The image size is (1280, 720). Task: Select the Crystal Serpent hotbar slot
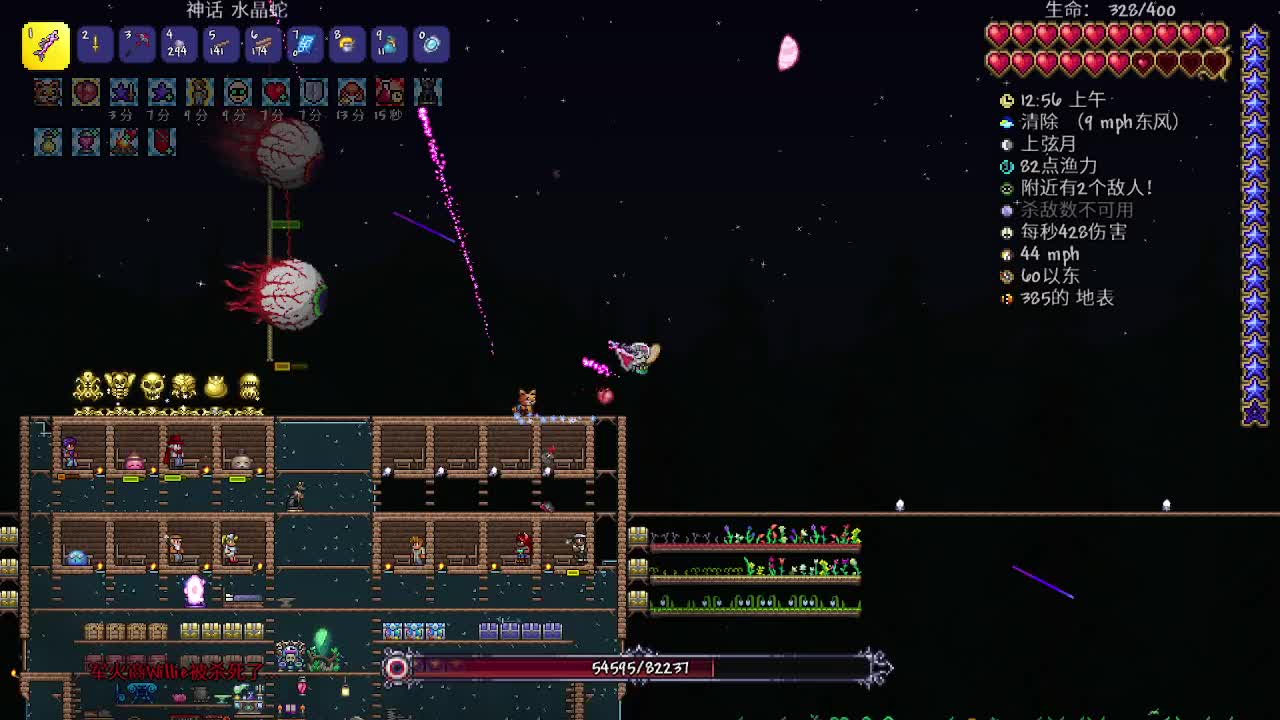click(x=46, y=46)
